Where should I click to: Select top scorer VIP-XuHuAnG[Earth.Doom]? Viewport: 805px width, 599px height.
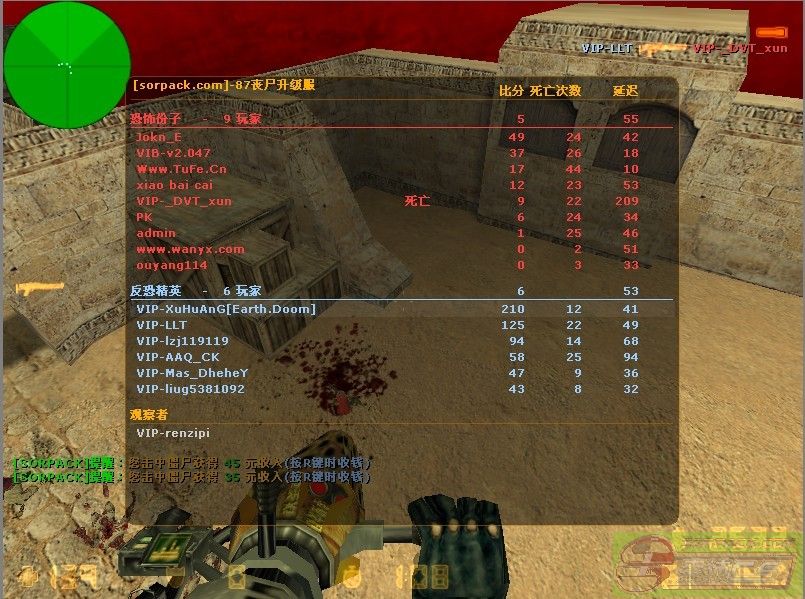pos(225,309)
